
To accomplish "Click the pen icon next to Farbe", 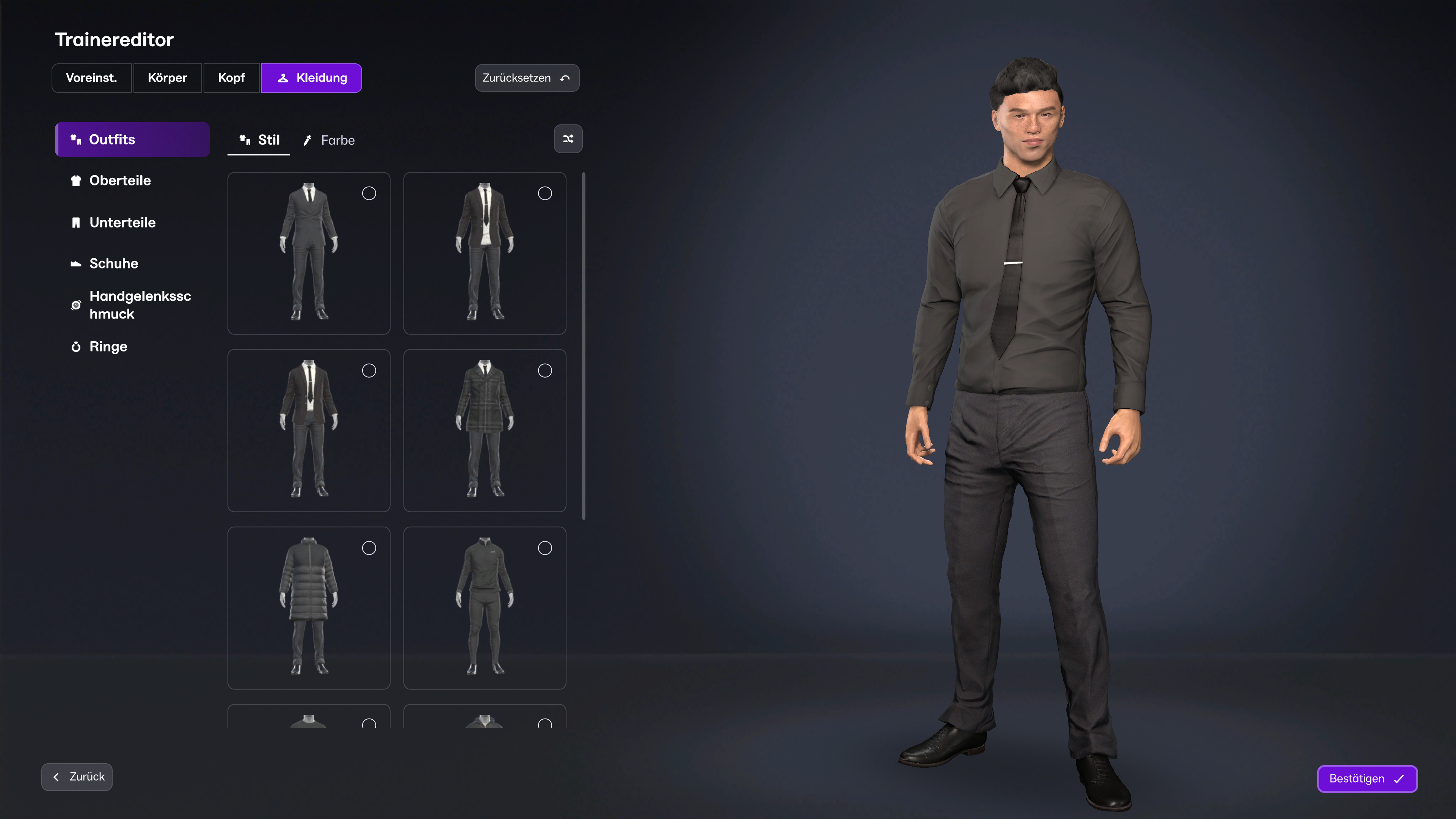I will point(308,140).
